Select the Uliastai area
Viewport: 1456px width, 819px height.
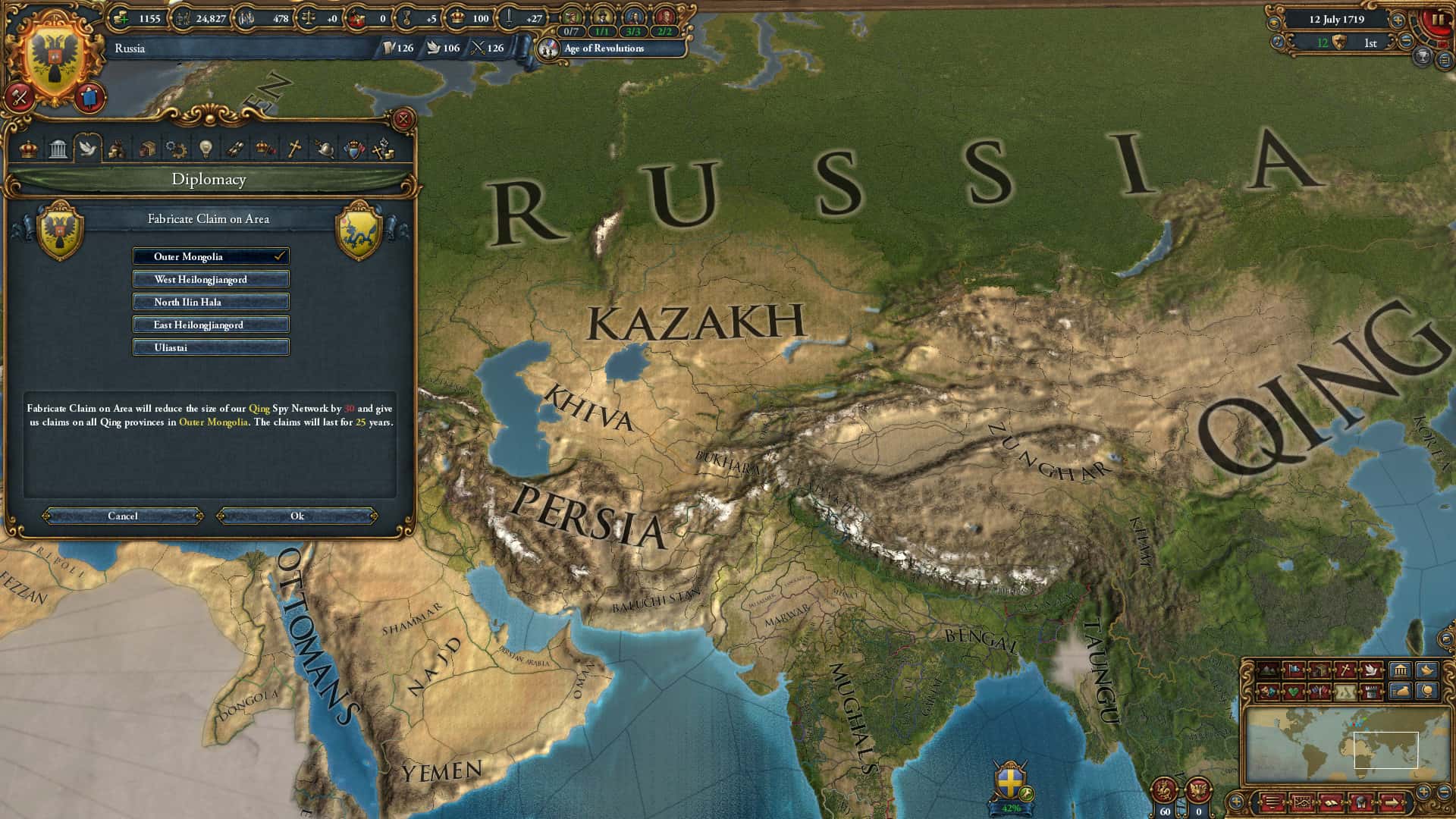coord(210,347)
